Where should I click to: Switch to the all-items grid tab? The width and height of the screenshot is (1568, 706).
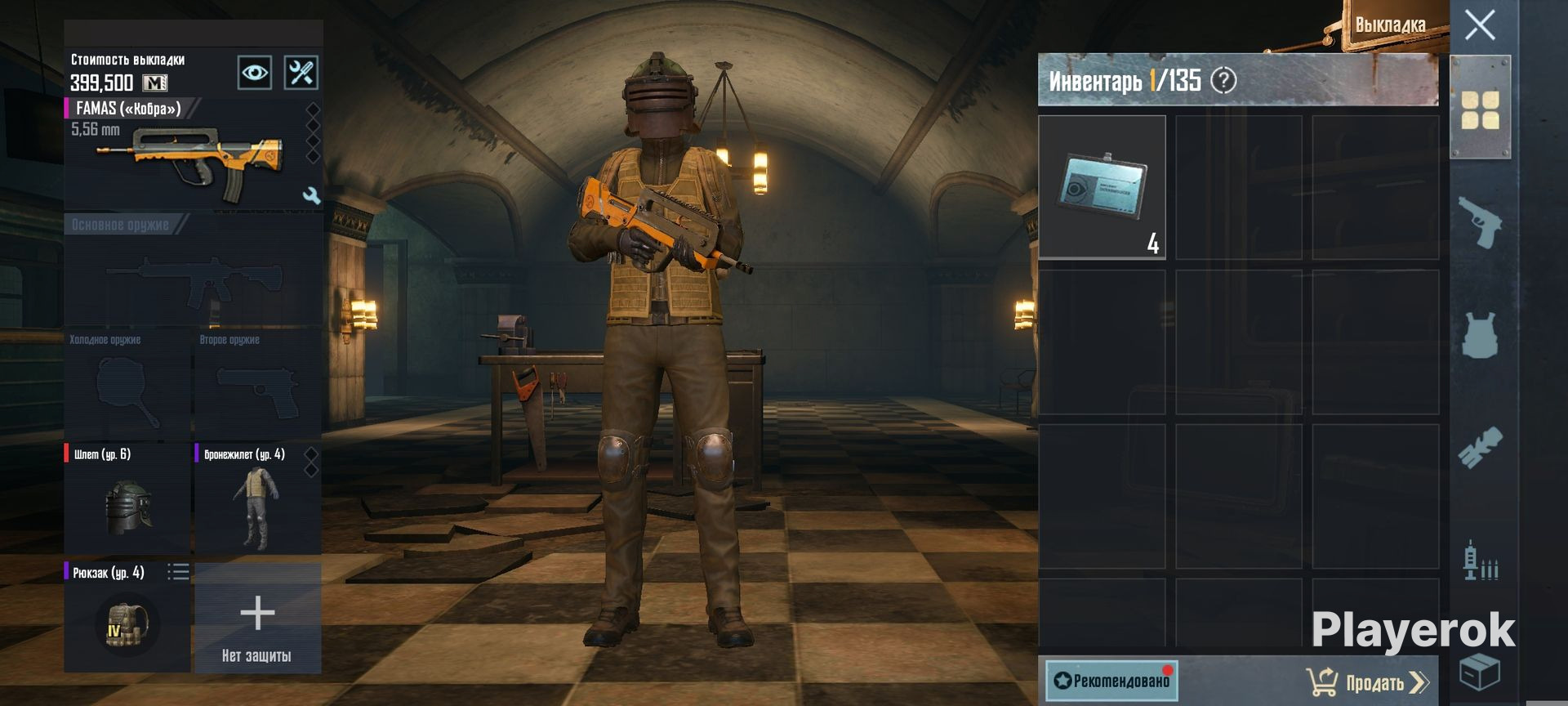(1480, 110)
